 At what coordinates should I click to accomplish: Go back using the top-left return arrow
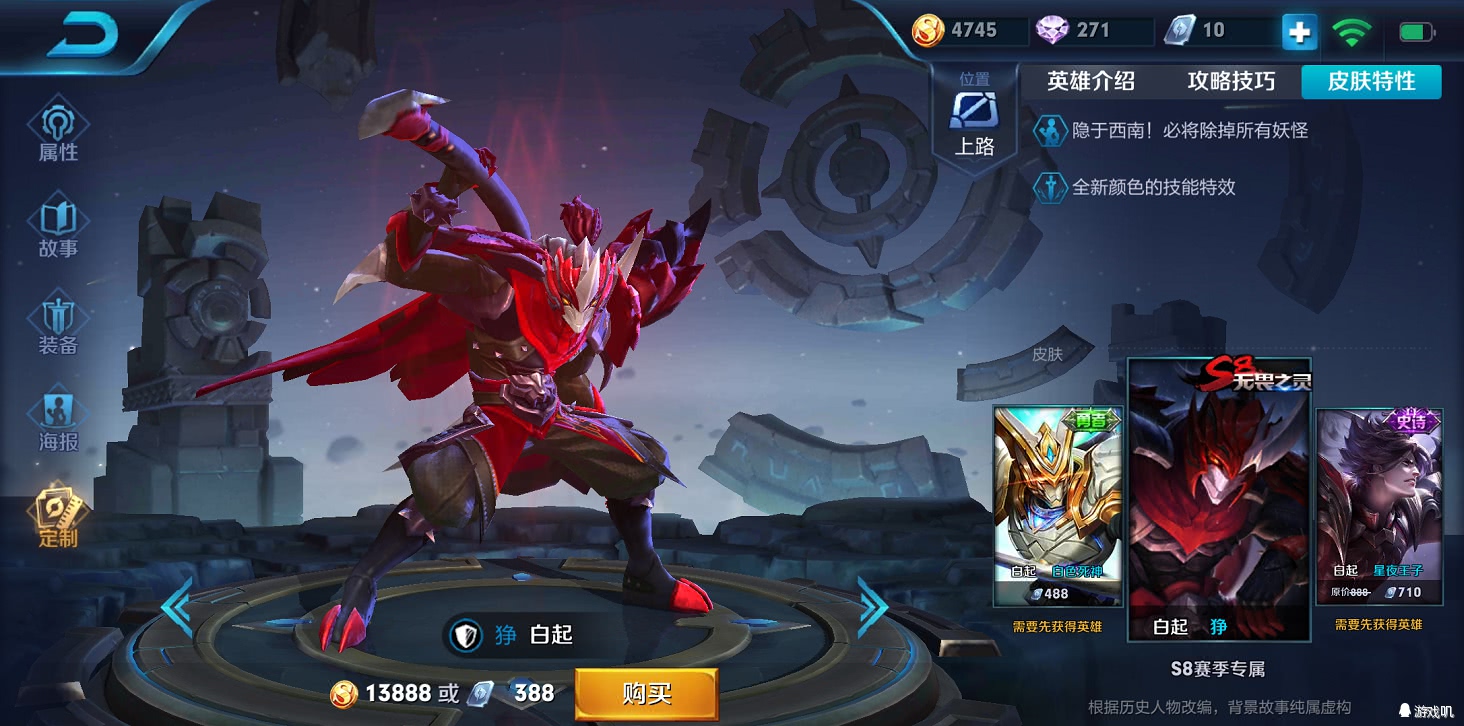tap(82, 37)
